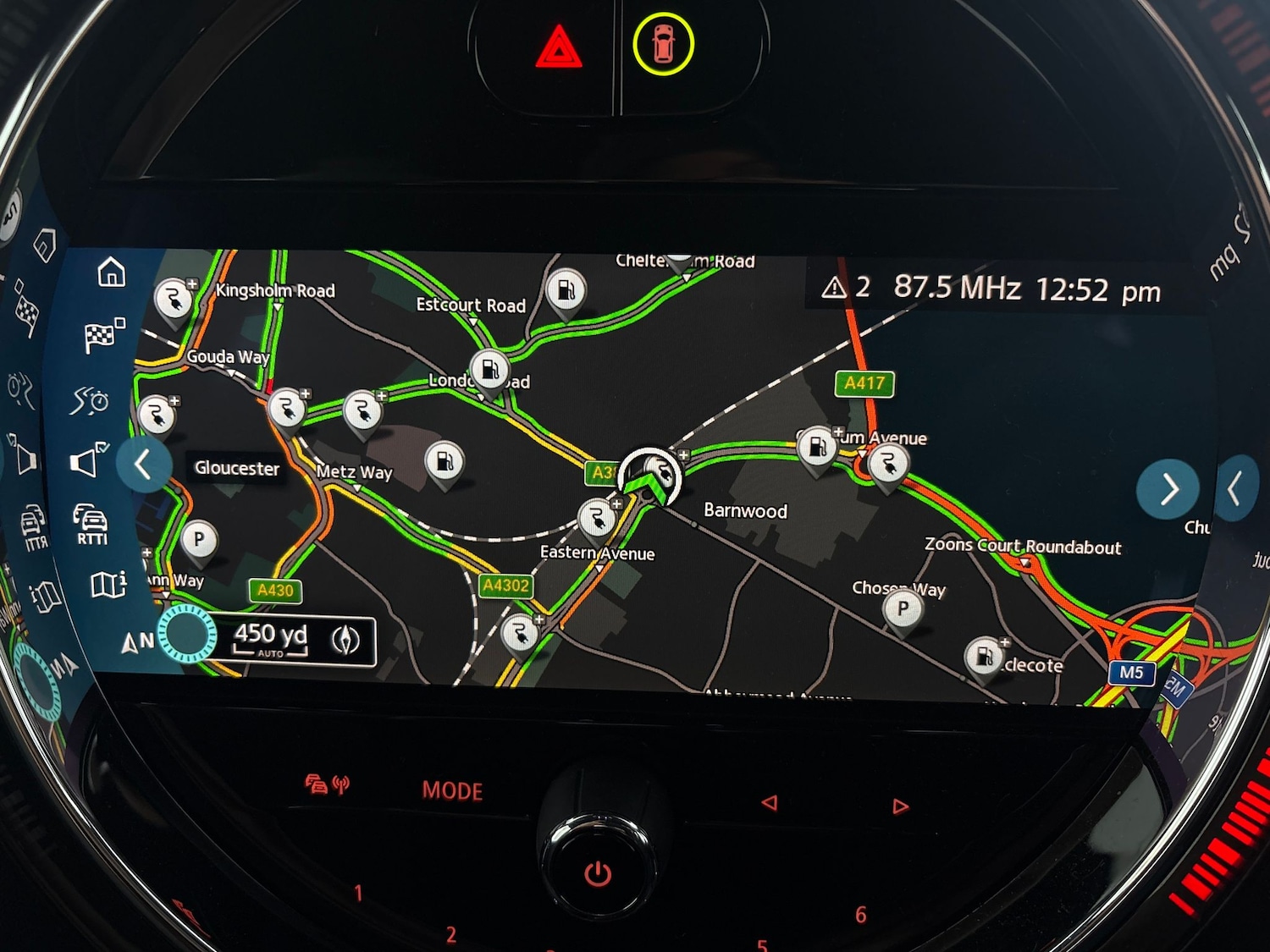Collapse the sidebar with the left chevron
The width and height of the screenshot is (1270, 952).
tap(143, 465)
